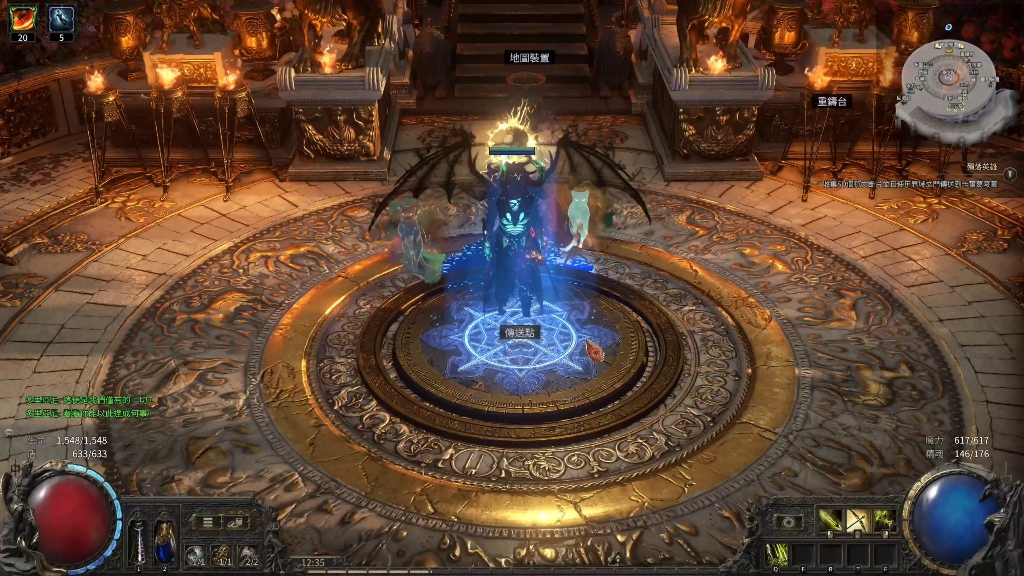This screenshot has width=1024, height=576.
Task: Activate the bow attack skill
Action: (857, 521)
